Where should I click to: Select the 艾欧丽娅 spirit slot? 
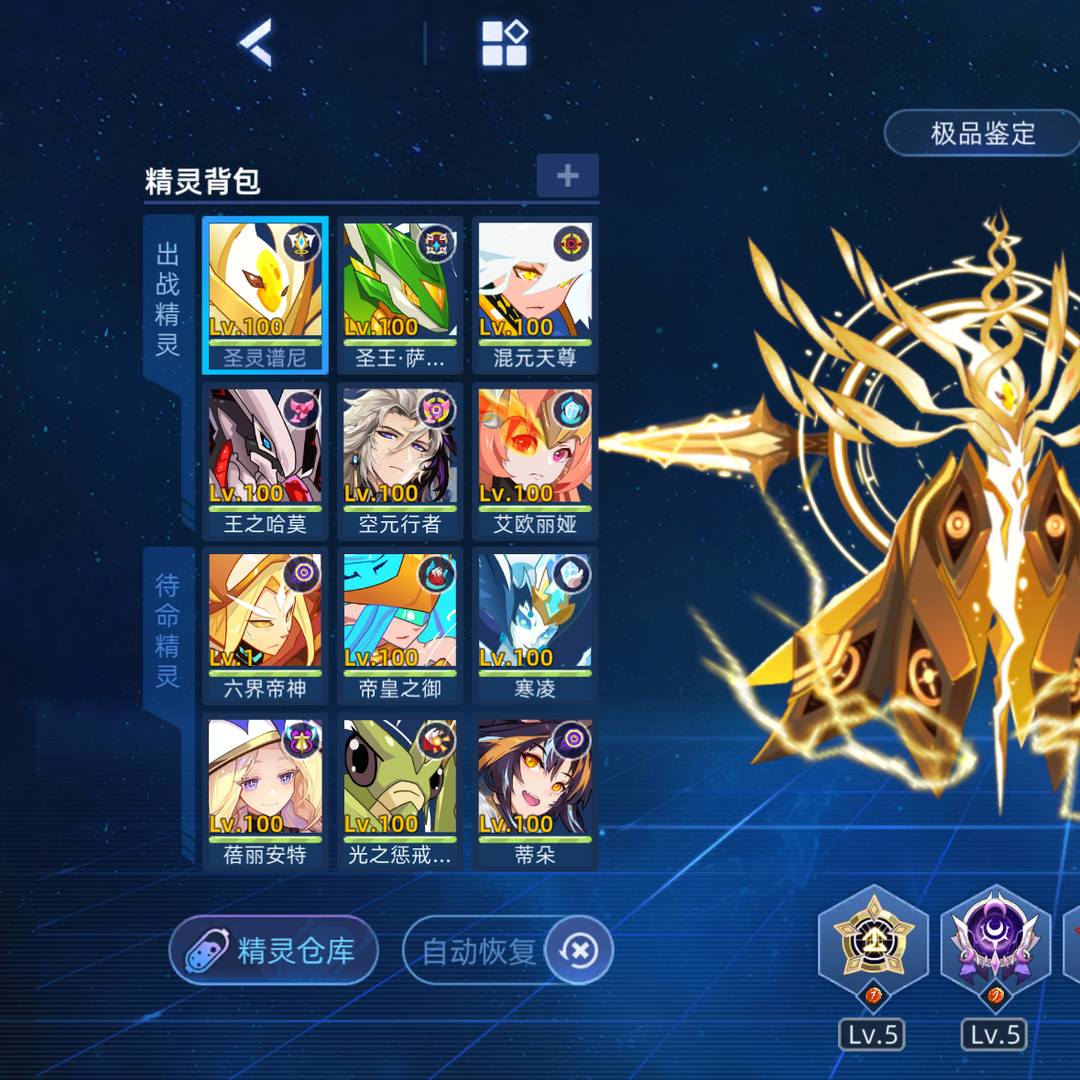pyautogui.click(x=535, y=460)
